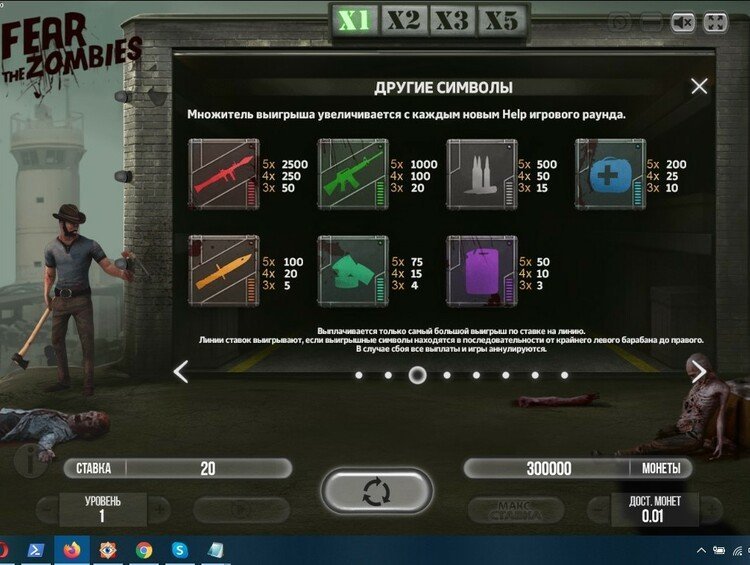The width and height of the screenshot is (750, 565).
Task: Select the X2 multiplier tab
Action: coord(404,20)
